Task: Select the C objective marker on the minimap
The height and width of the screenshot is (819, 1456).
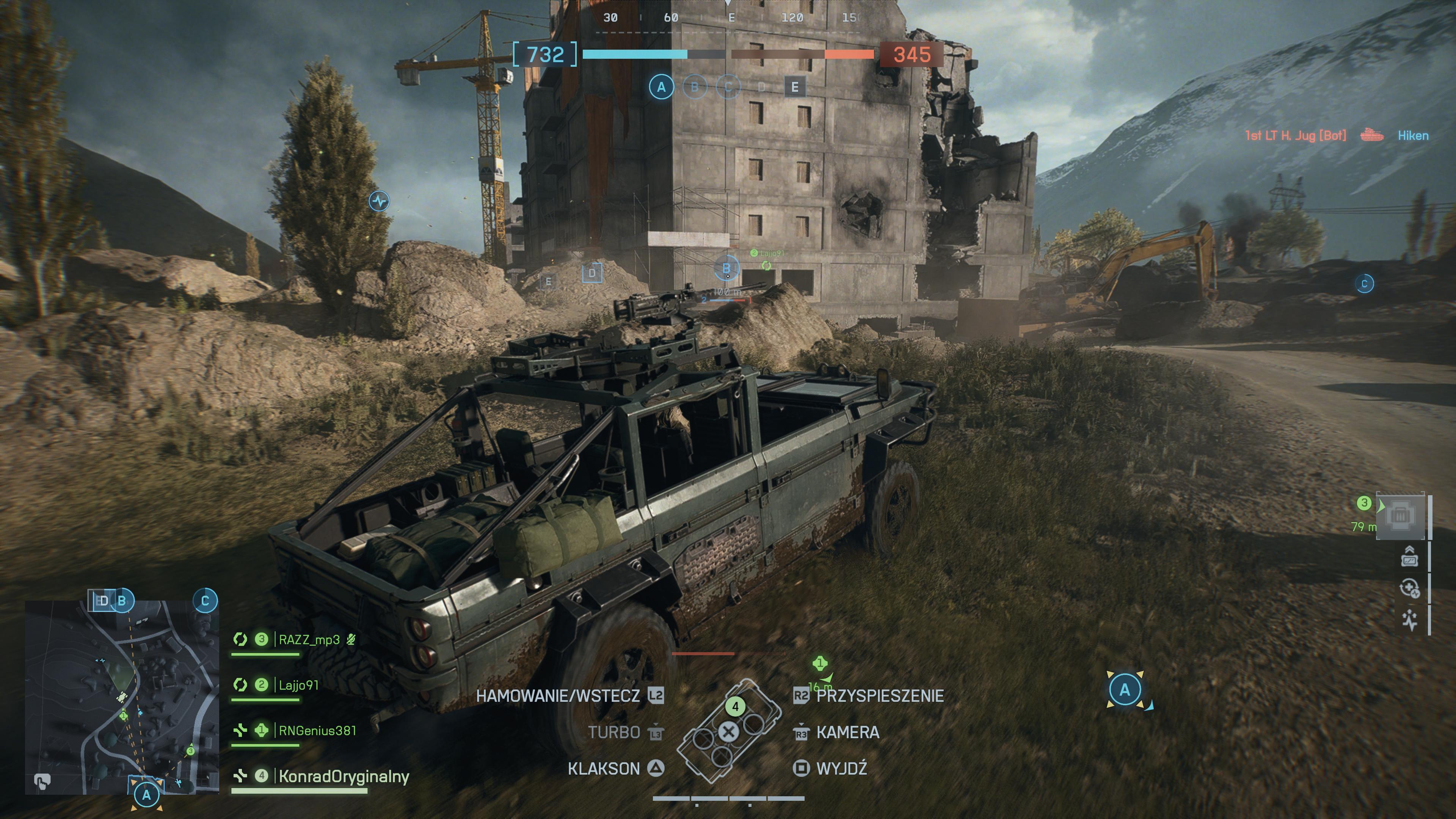Action: (x=205, y=600)
